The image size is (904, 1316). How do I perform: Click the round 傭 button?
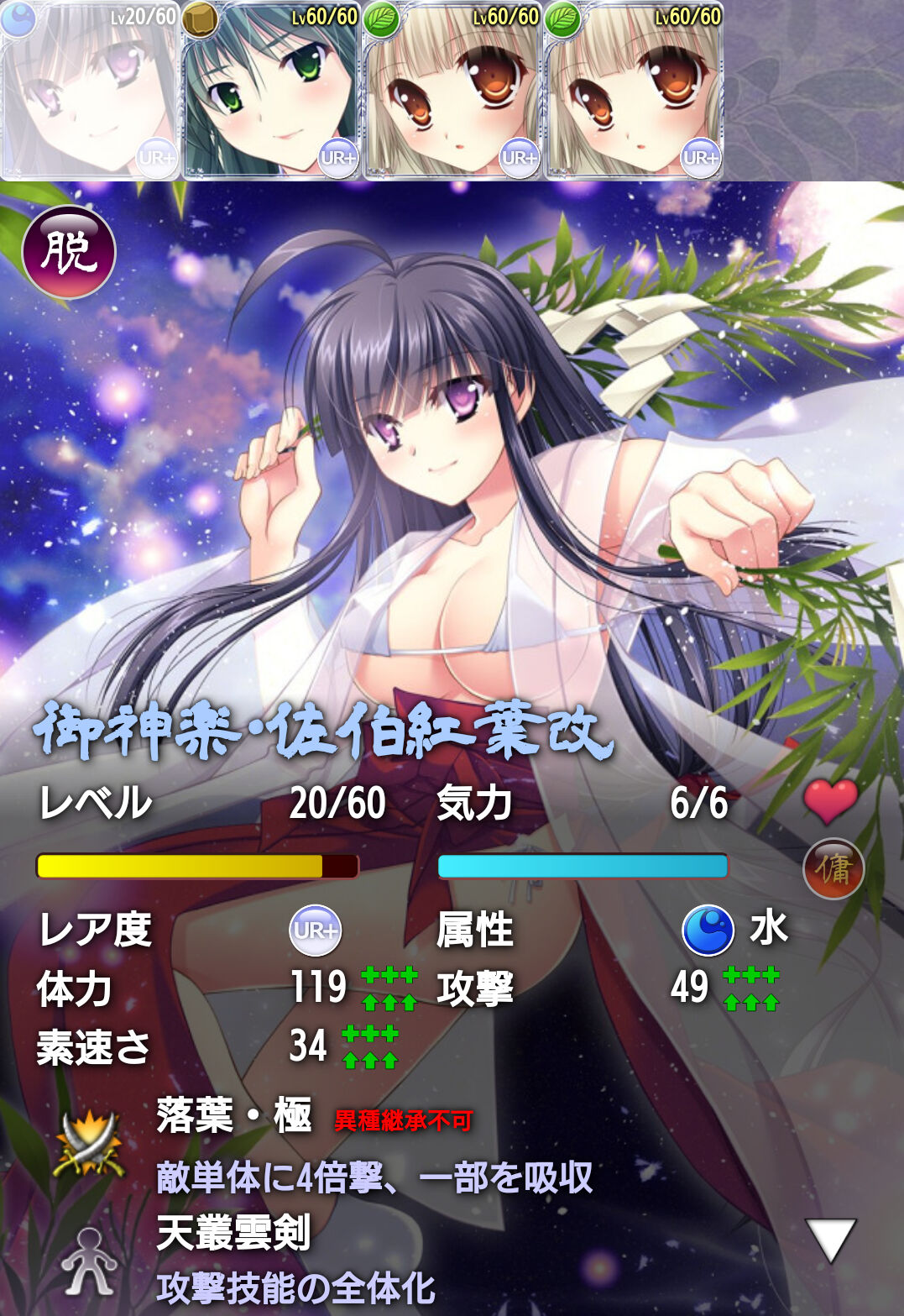click(833, 868)
